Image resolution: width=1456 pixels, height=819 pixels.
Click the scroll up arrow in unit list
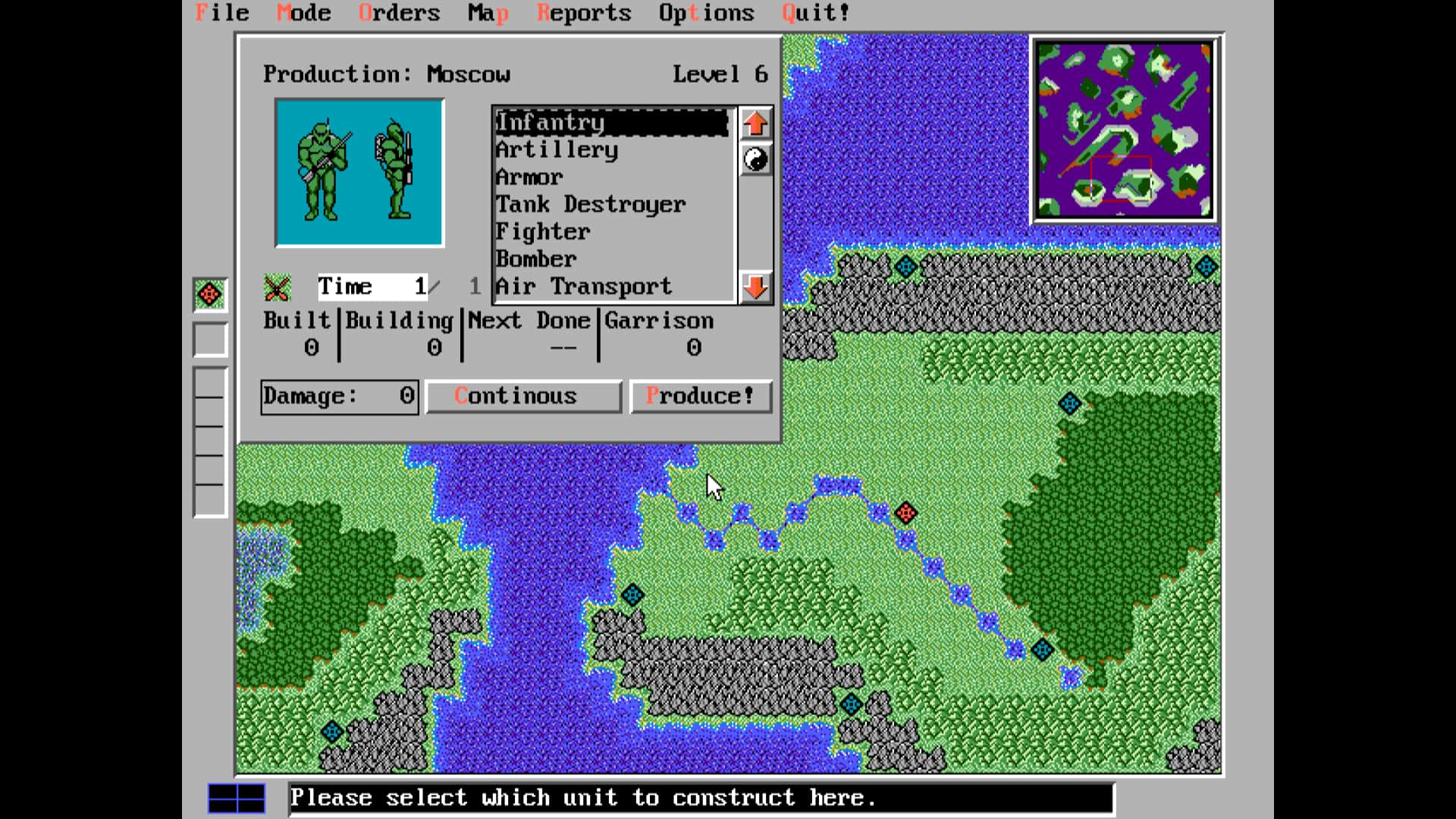[754, 124]
